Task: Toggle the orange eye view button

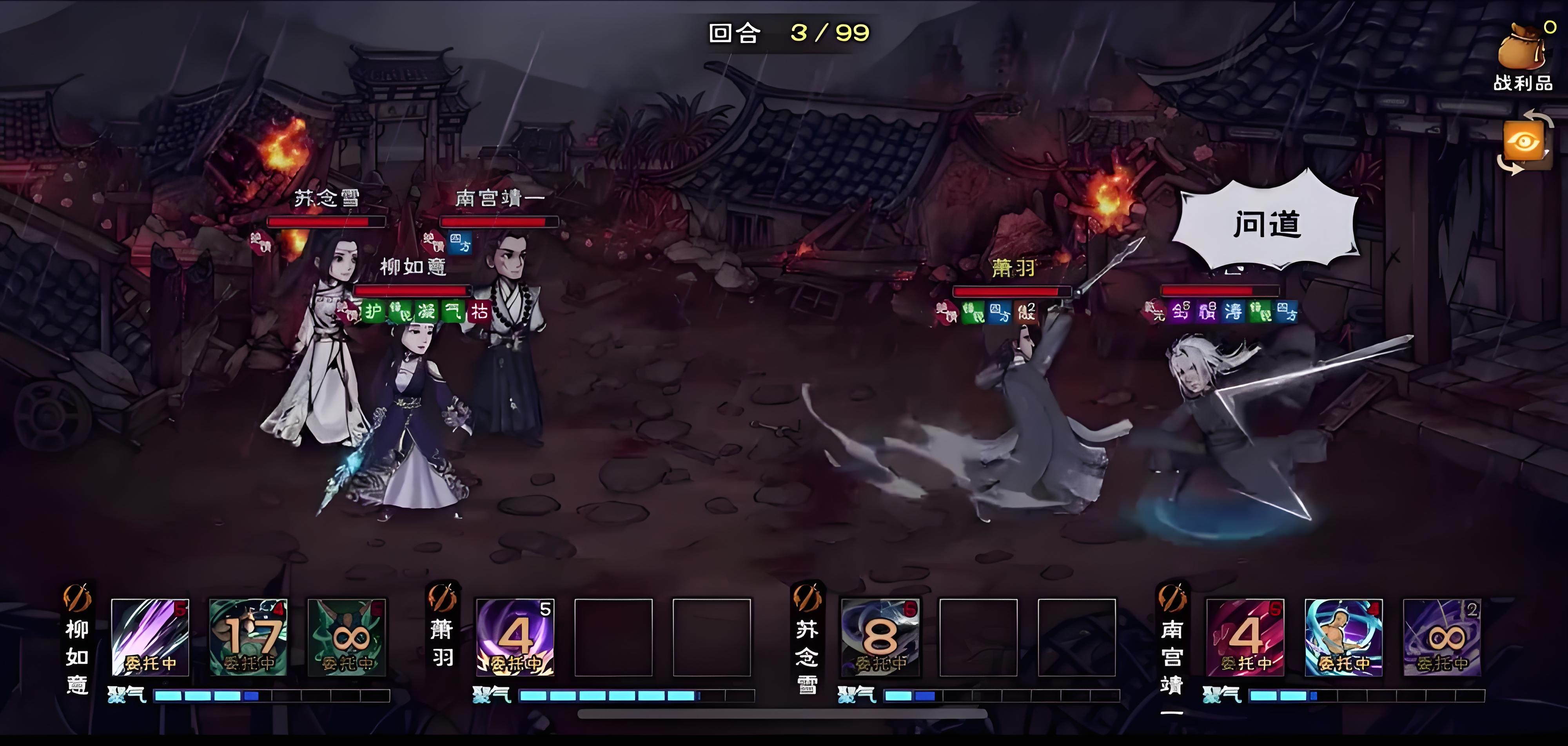Action: coord(1523,142)
